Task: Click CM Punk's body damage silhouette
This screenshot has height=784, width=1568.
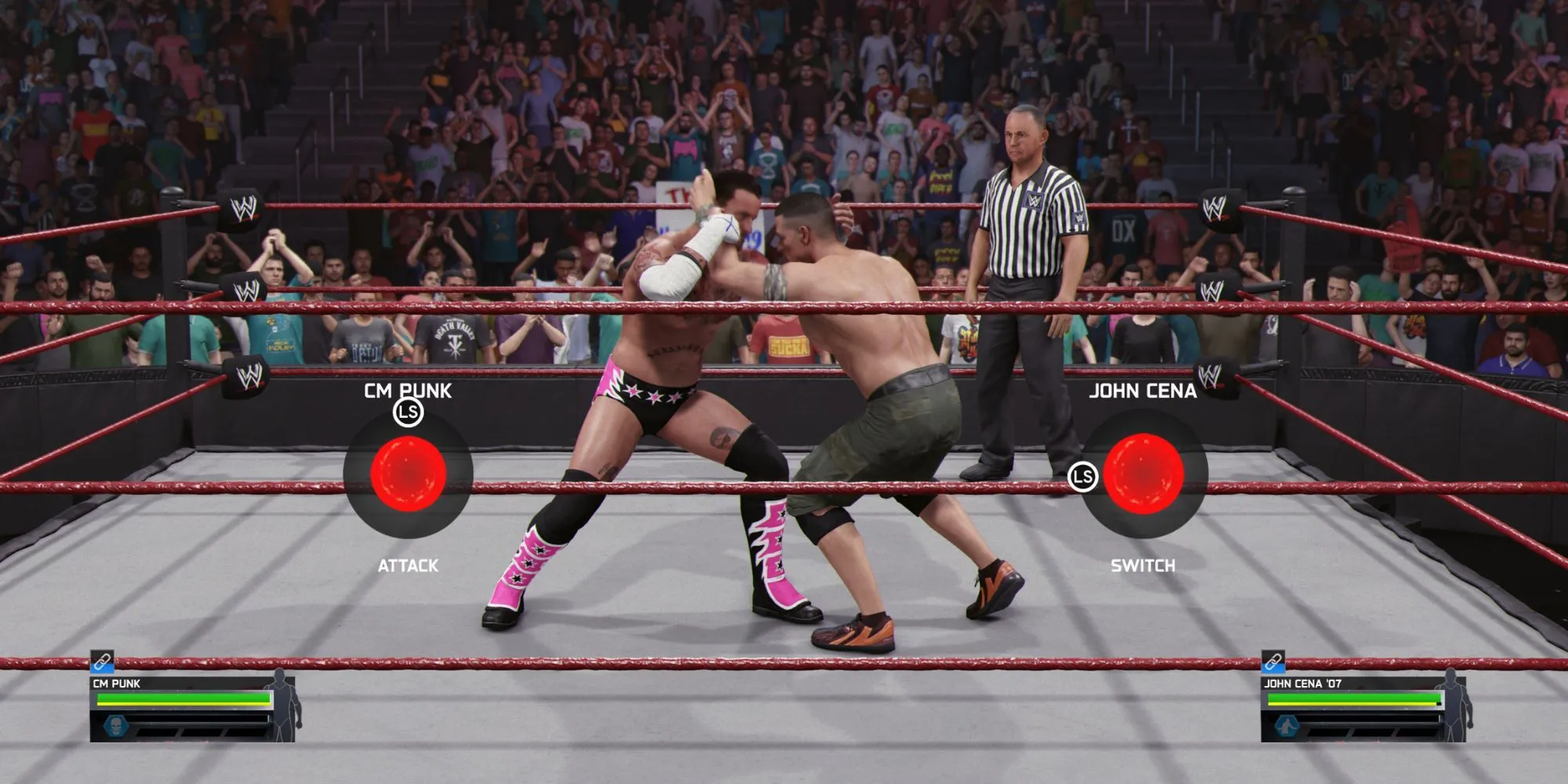Action: (281, 704)
